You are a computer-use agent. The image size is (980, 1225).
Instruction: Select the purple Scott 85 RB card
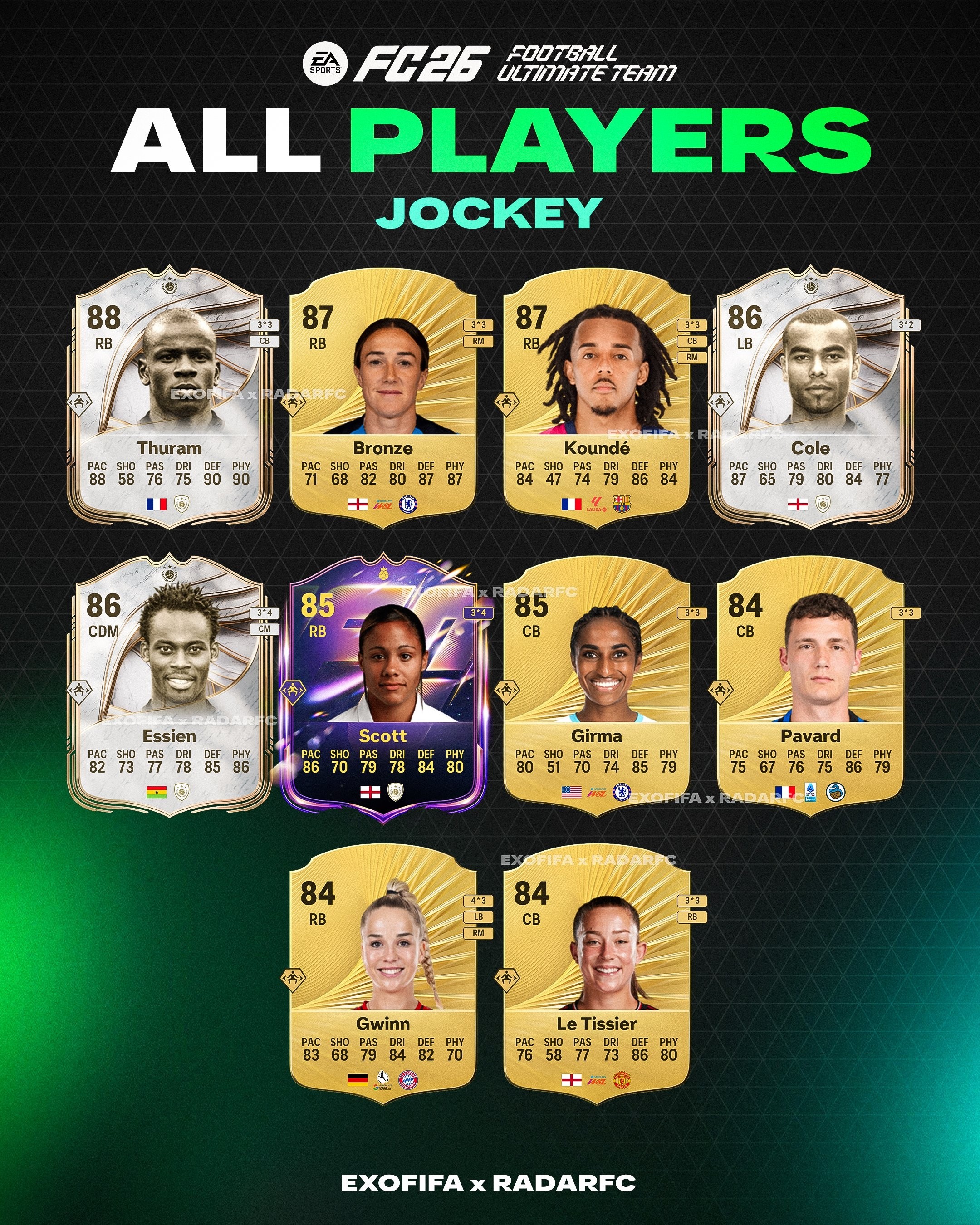(x=383, y=686)
